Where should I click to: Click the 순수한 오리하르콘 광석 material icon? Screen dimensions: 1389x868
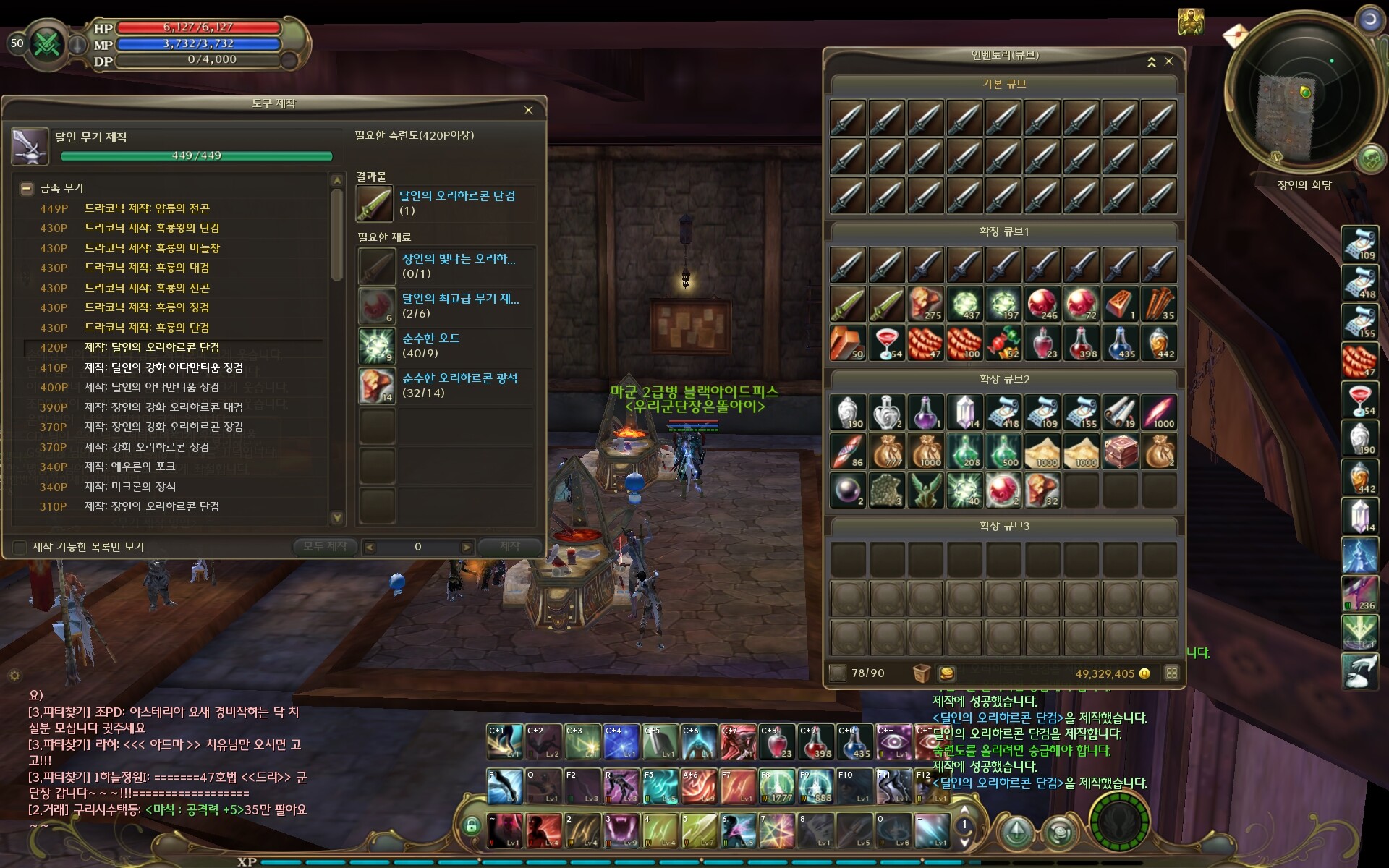click(x=376, y=386)
